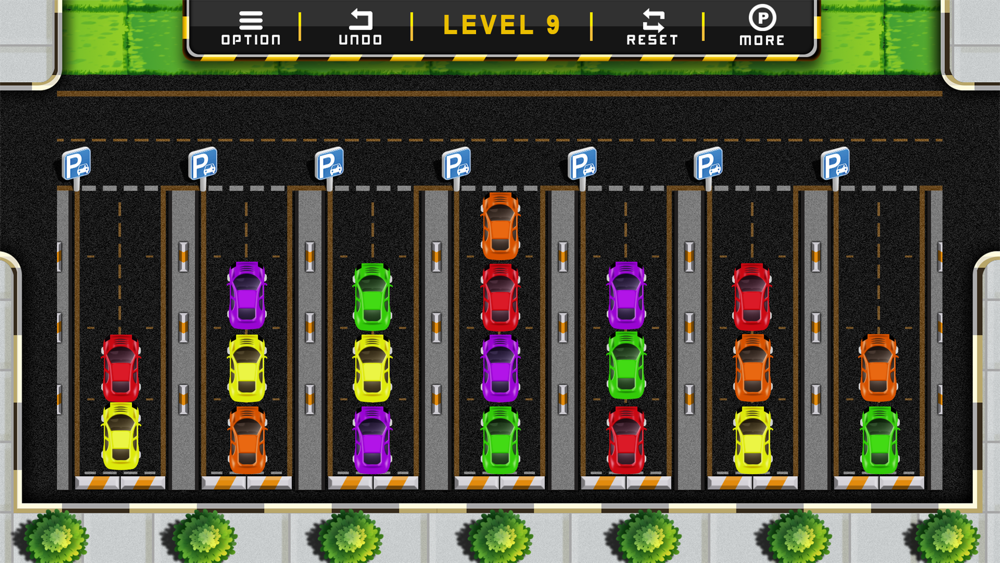Reset the level
This screenshot has height=563, width=1000.
652,27
